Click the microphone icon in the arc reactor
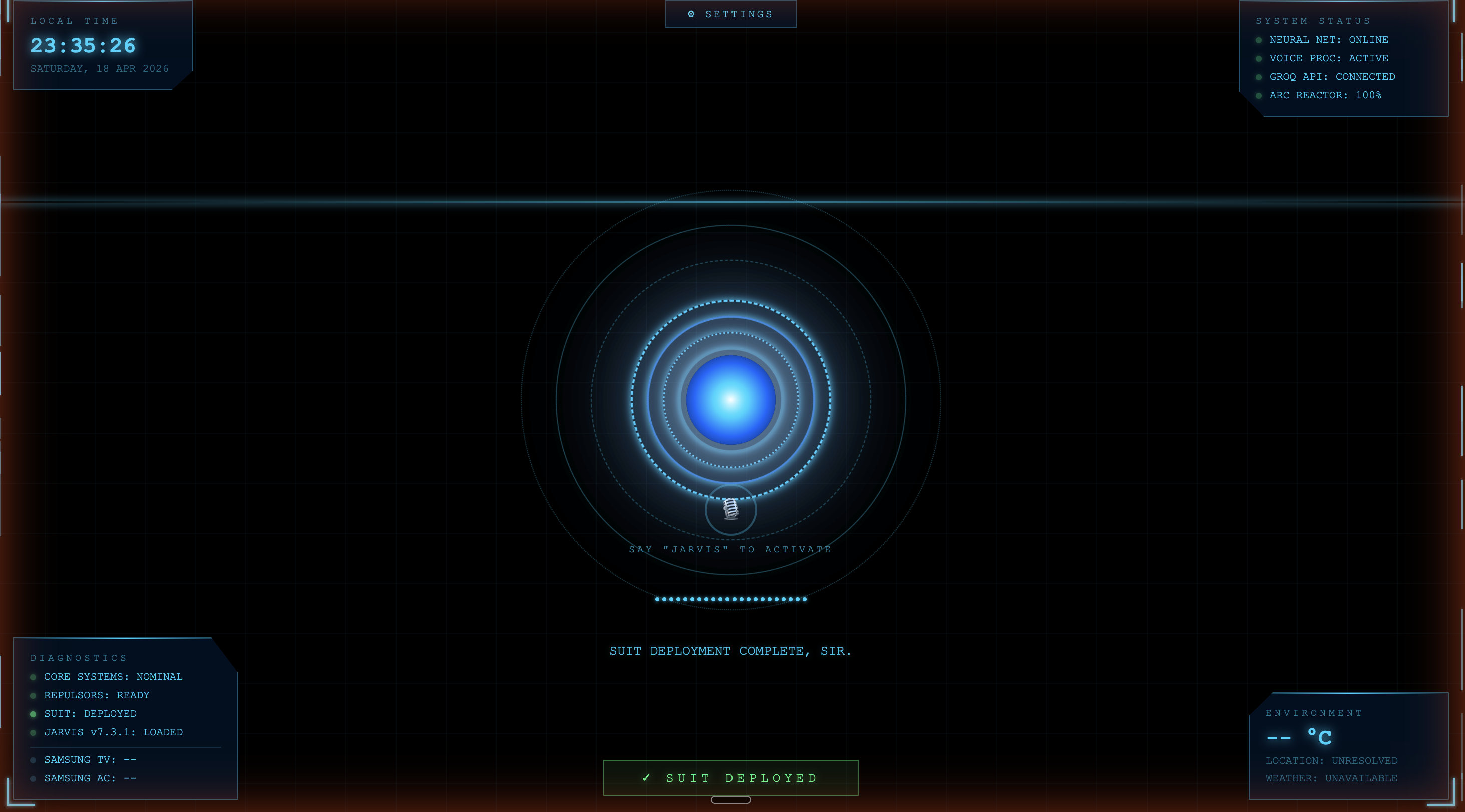 coord(731,510)
